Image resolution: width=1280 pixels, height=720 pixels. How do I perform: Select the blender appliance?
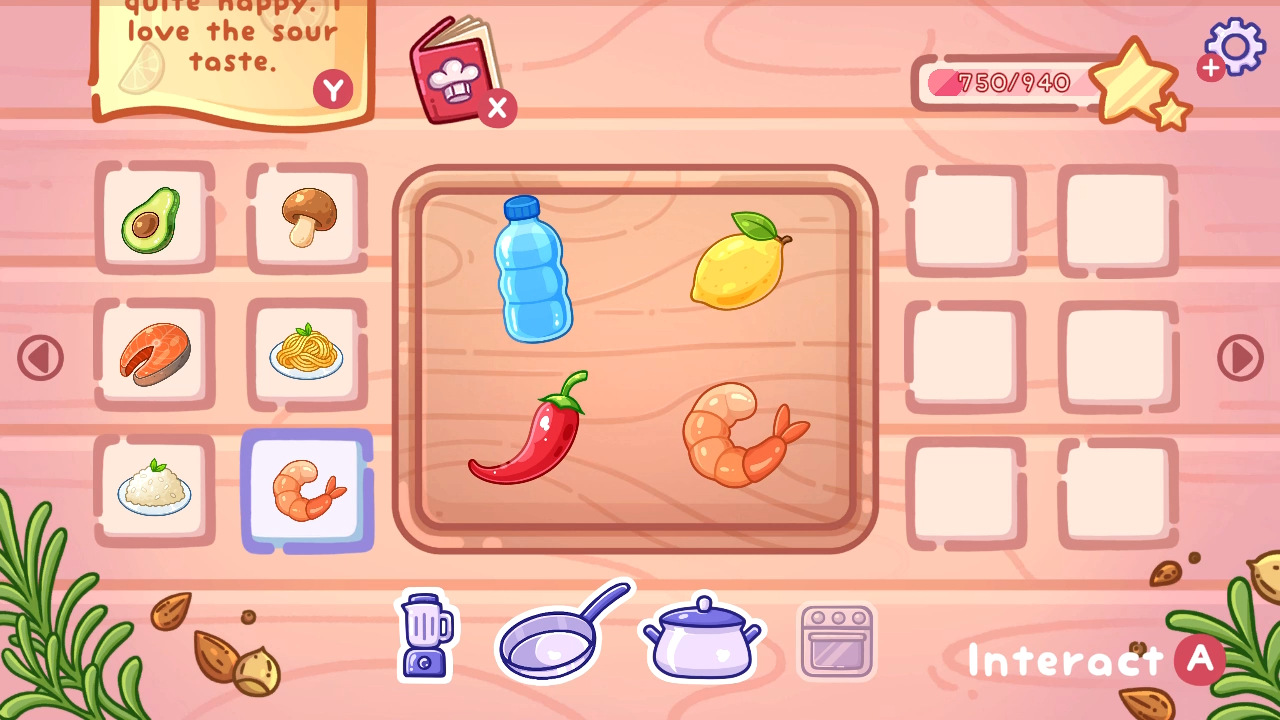[424, 636]
